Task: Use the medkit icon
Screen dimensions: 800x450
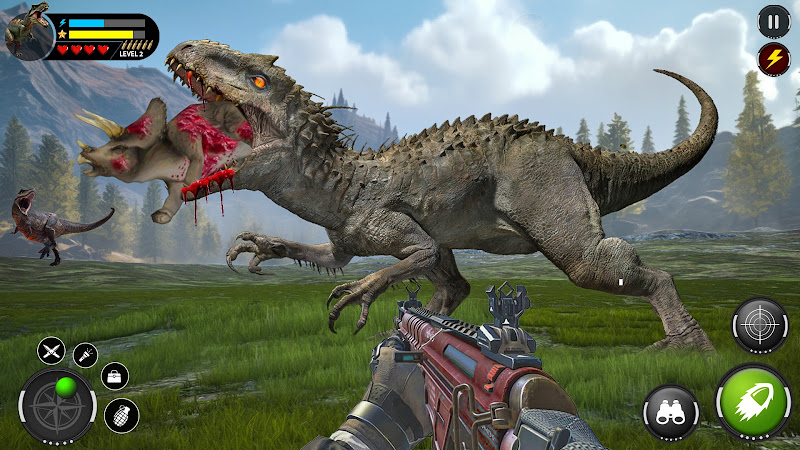Action: pos(115,376)
